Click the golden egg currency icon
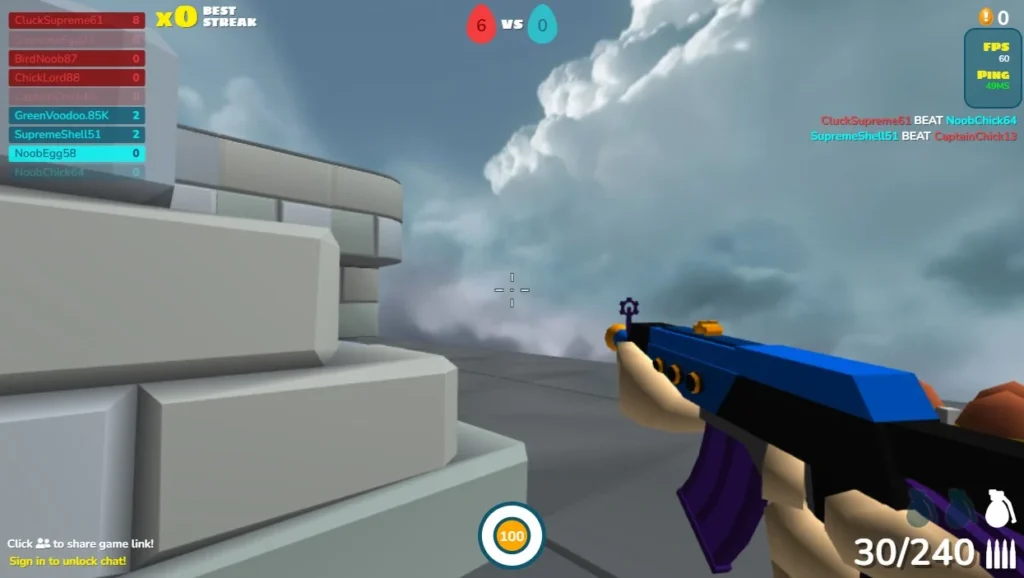 tap(985, 17)
